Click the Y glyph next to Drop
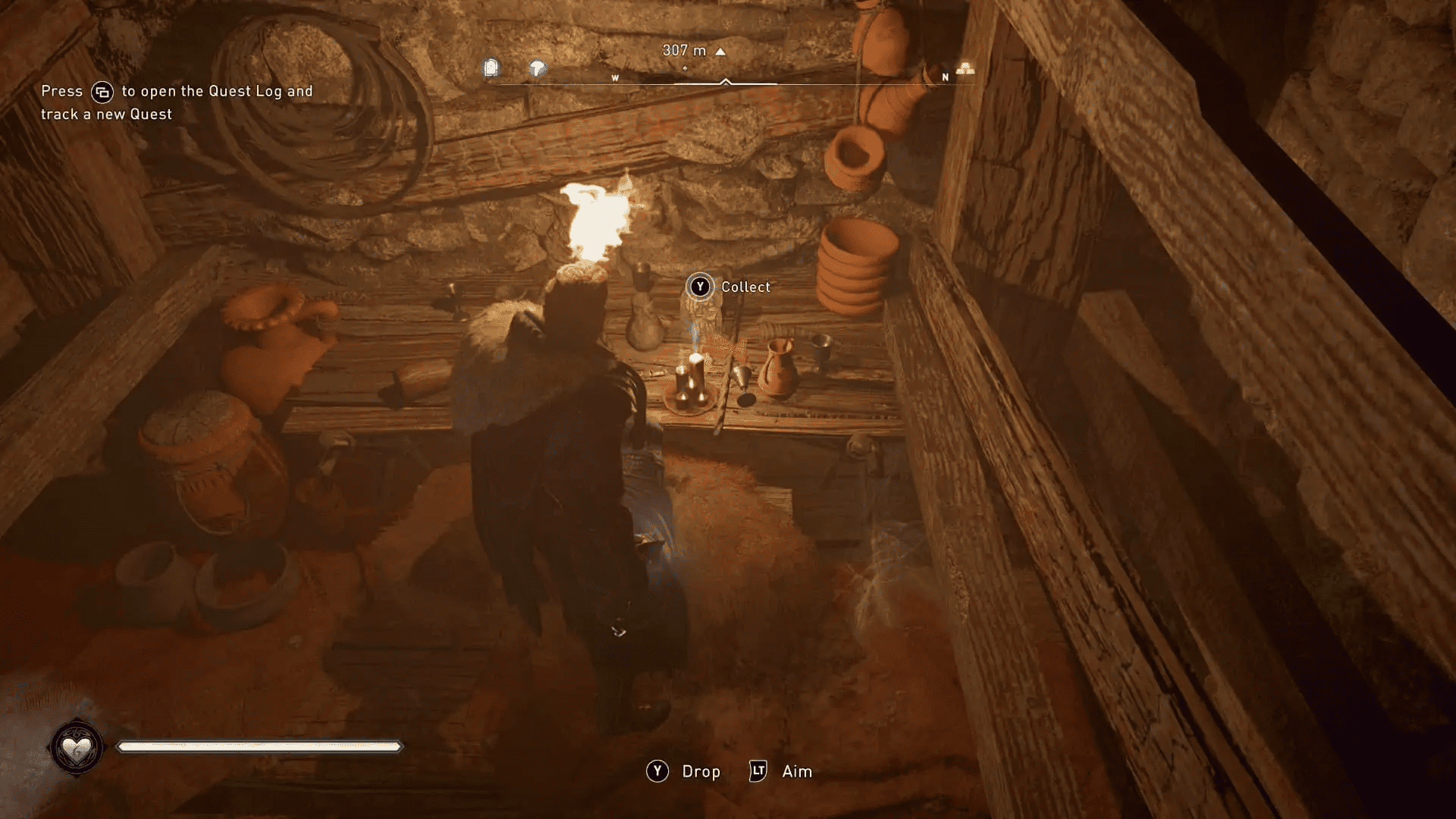Screen dimensions: 1456x819 pyautogui.click(x=657, y=771)
